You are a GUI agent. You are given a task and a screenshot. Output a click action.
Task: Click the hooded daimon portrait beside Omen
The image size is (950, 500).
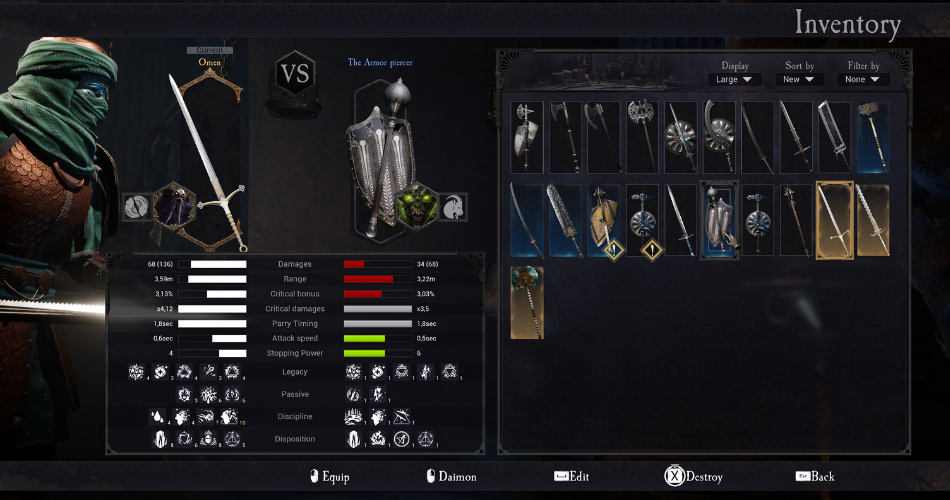coord(173,205)
